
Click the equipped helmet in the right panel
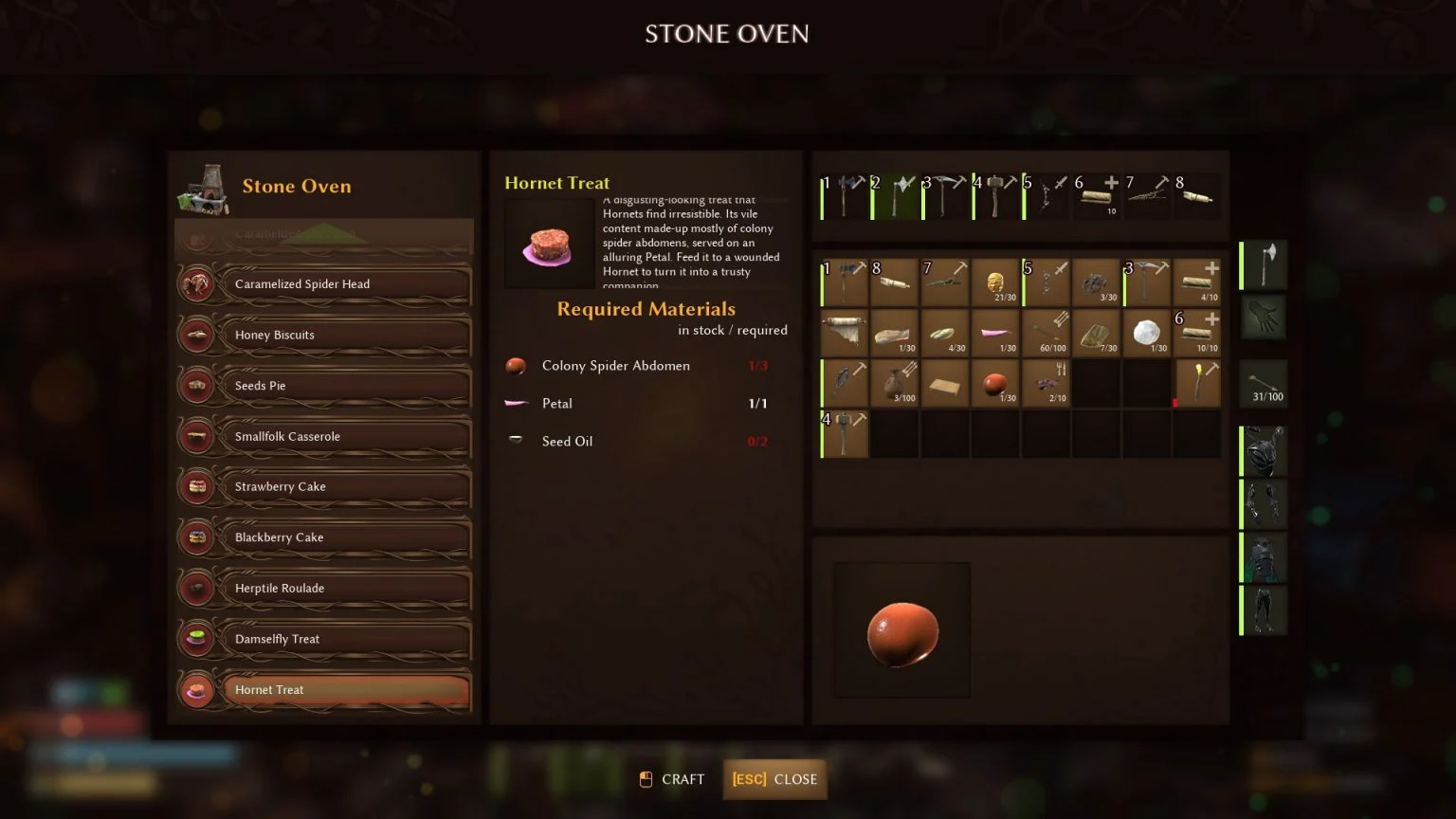coord(1263,450)
